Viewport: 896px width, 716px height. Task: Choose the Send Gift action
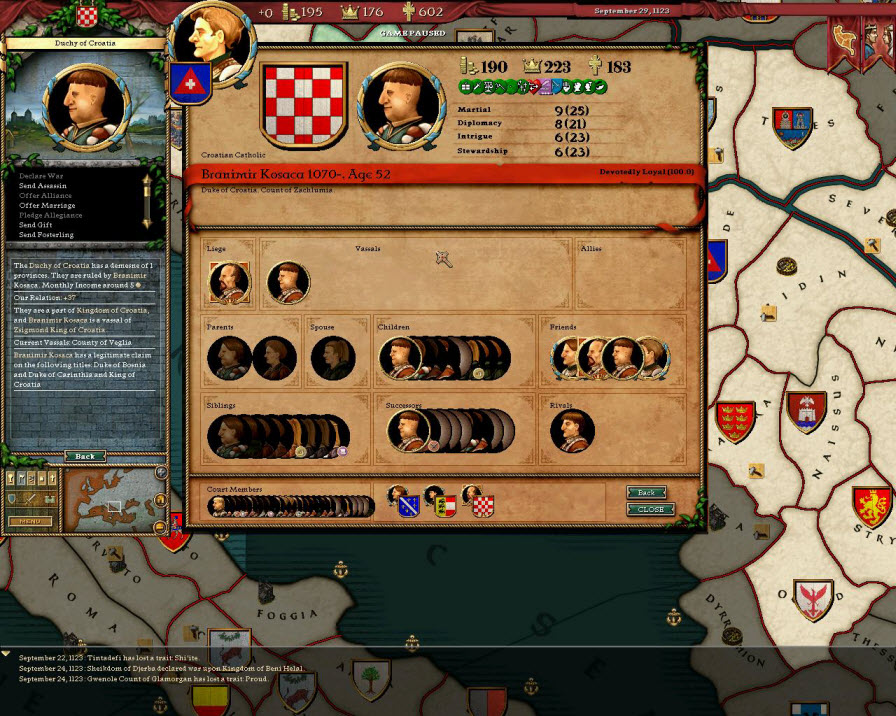click(38, 225)
